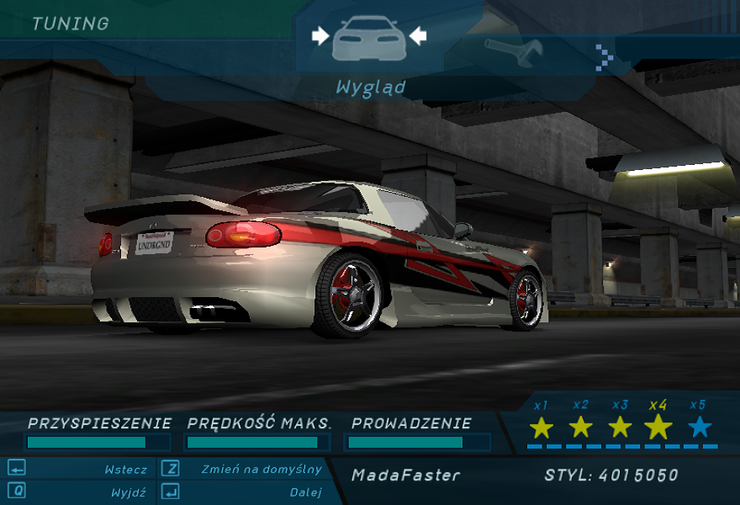Viewport: 740px width, 505px height.
Task: Continue with the Dalej option
Action: 305,492
